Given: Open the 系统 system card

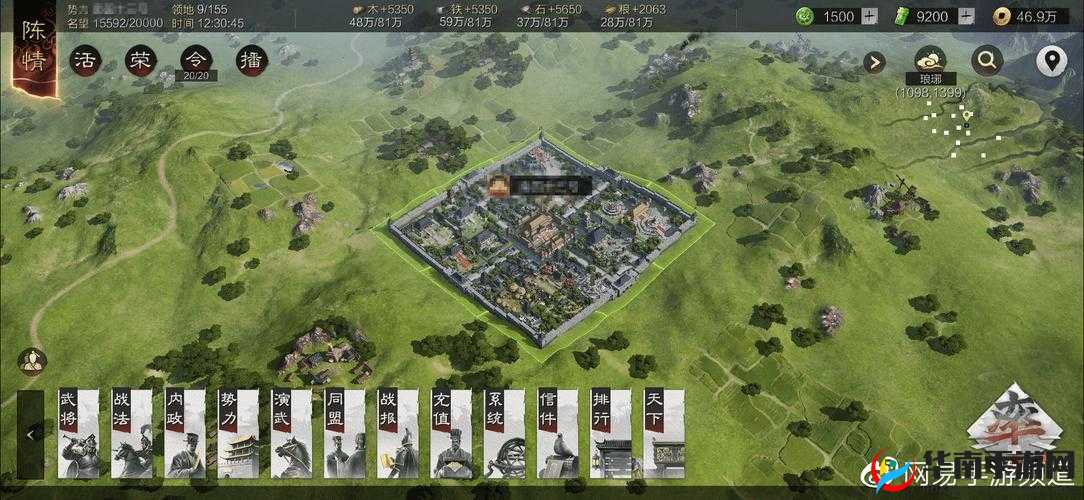Looking at the screenshot, I should tap(505, 432).
